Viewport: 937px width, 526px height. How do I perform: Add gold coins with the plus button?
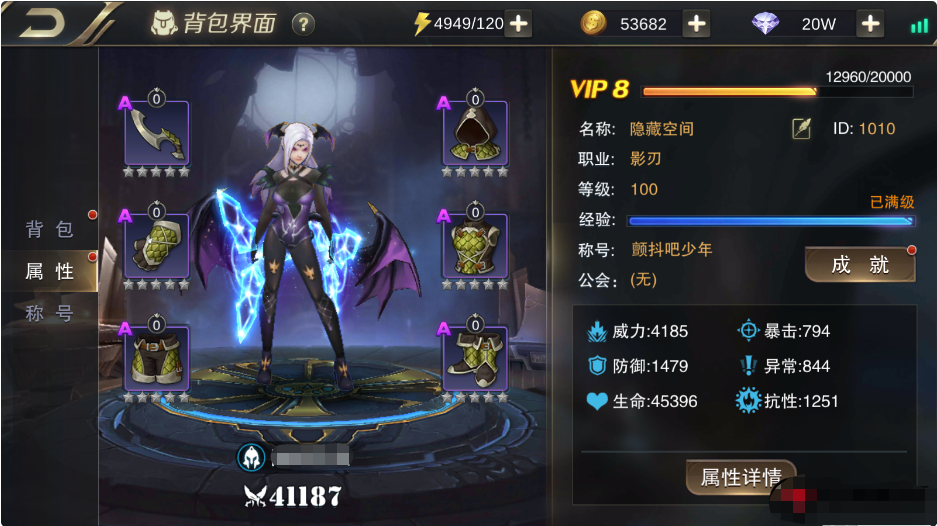(x=697, y=24)
